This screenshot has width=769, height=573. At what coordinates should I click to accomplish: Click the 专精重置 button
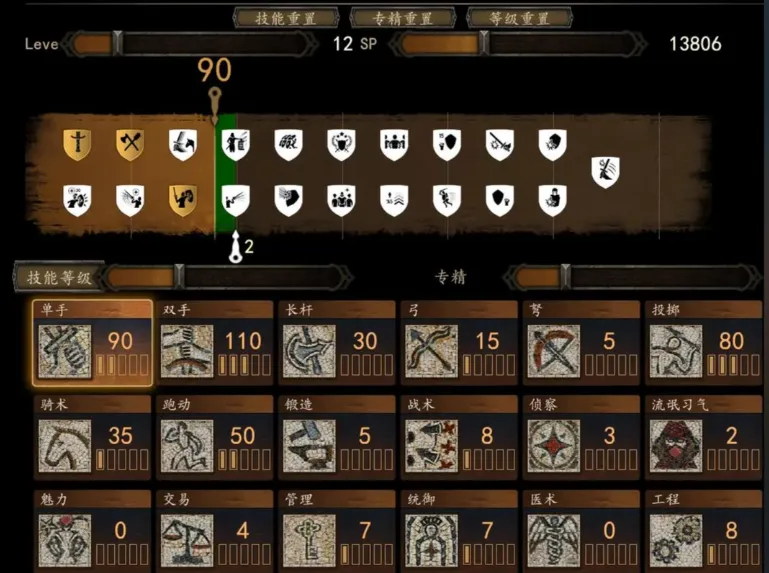pos(402,18)
